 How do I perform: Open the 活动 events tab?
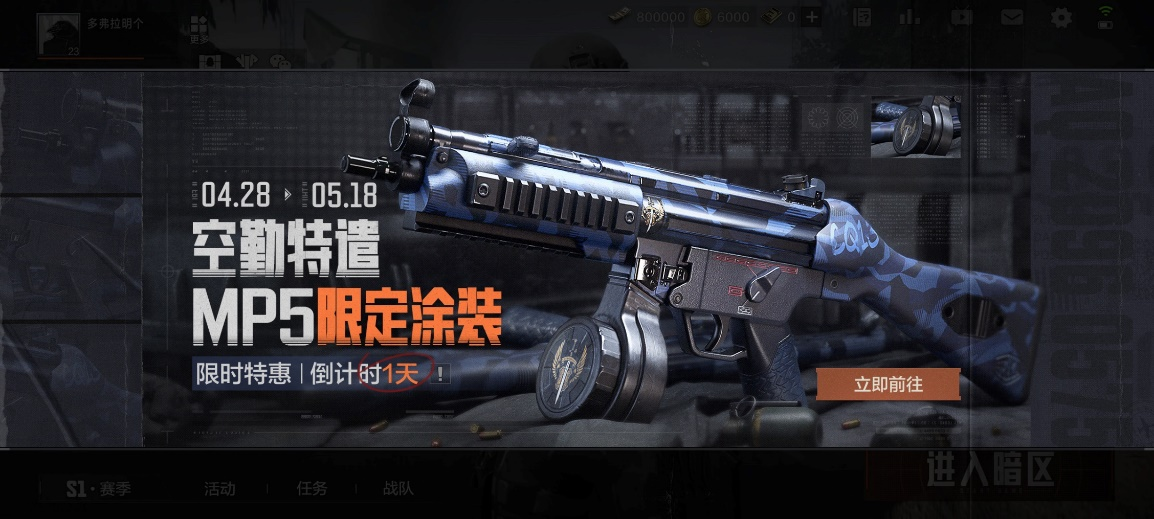(x=219, y=489)
